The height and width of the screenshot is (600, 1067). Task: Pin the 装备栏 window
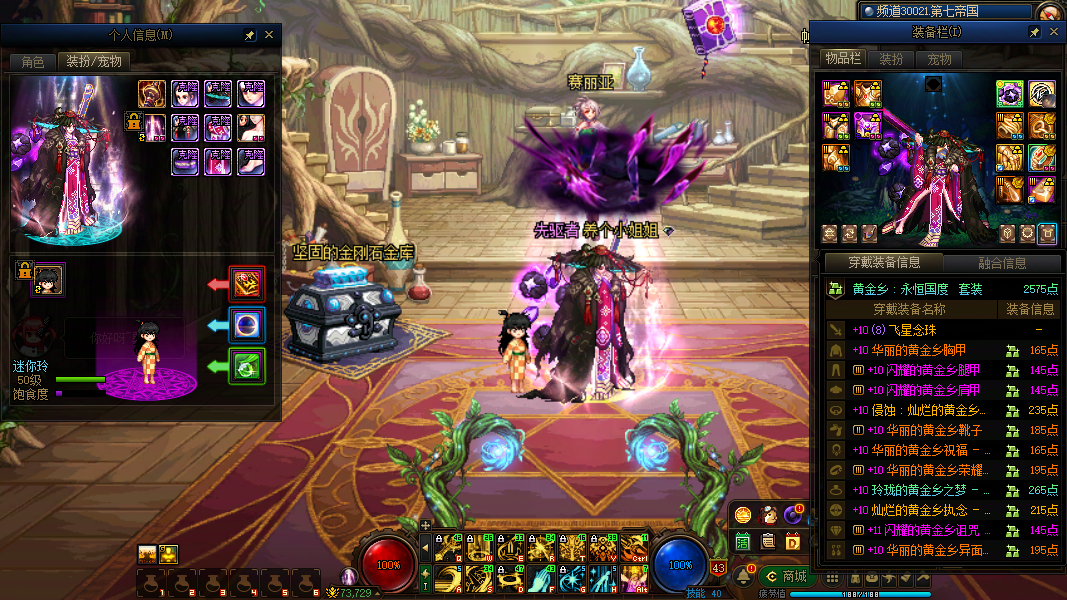[x=1034, y=32]
